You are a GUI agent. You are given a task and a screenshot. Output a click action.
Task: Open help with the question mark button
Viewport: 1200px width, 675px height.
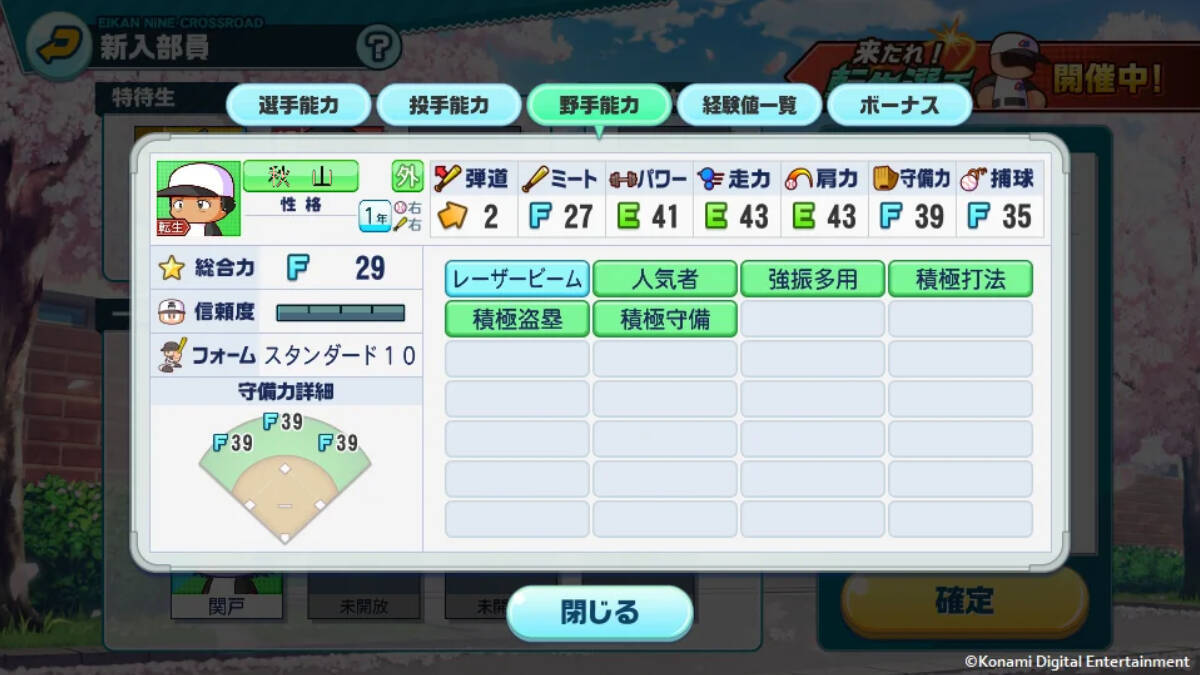[378, 46]
